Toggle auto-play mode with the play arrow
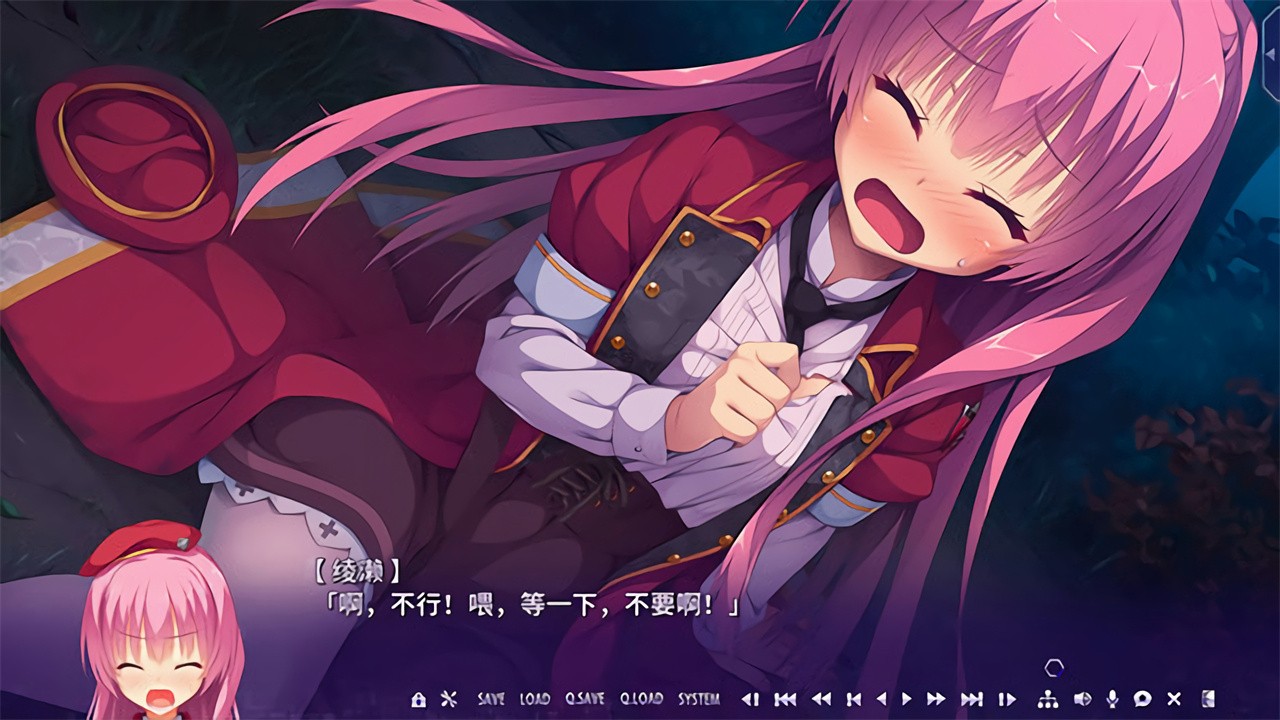This screenshot has height=720, width=1280. (x=905, y=700)
